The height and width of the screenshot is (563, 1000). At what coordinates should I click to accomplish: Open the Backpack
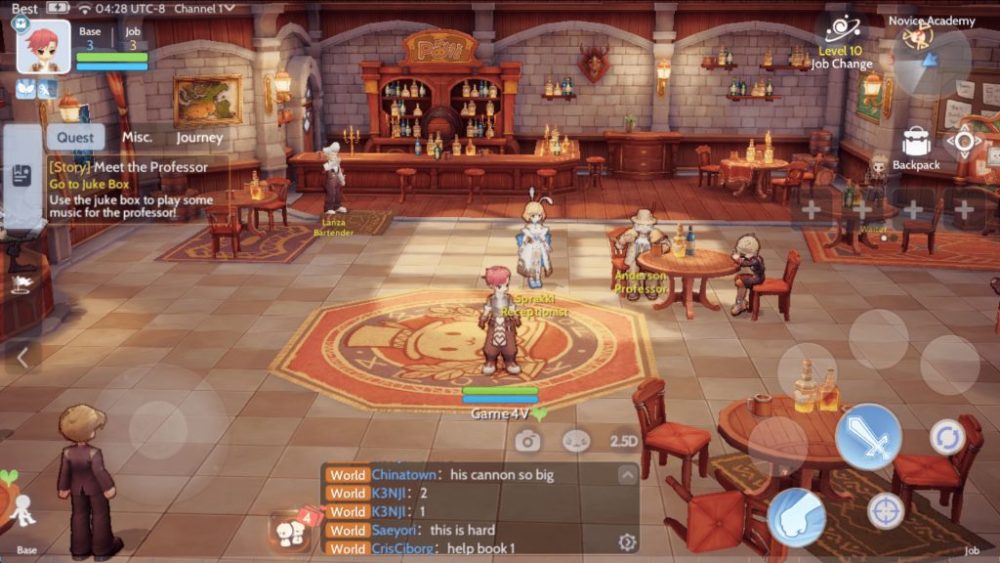(x=916, y=144)
